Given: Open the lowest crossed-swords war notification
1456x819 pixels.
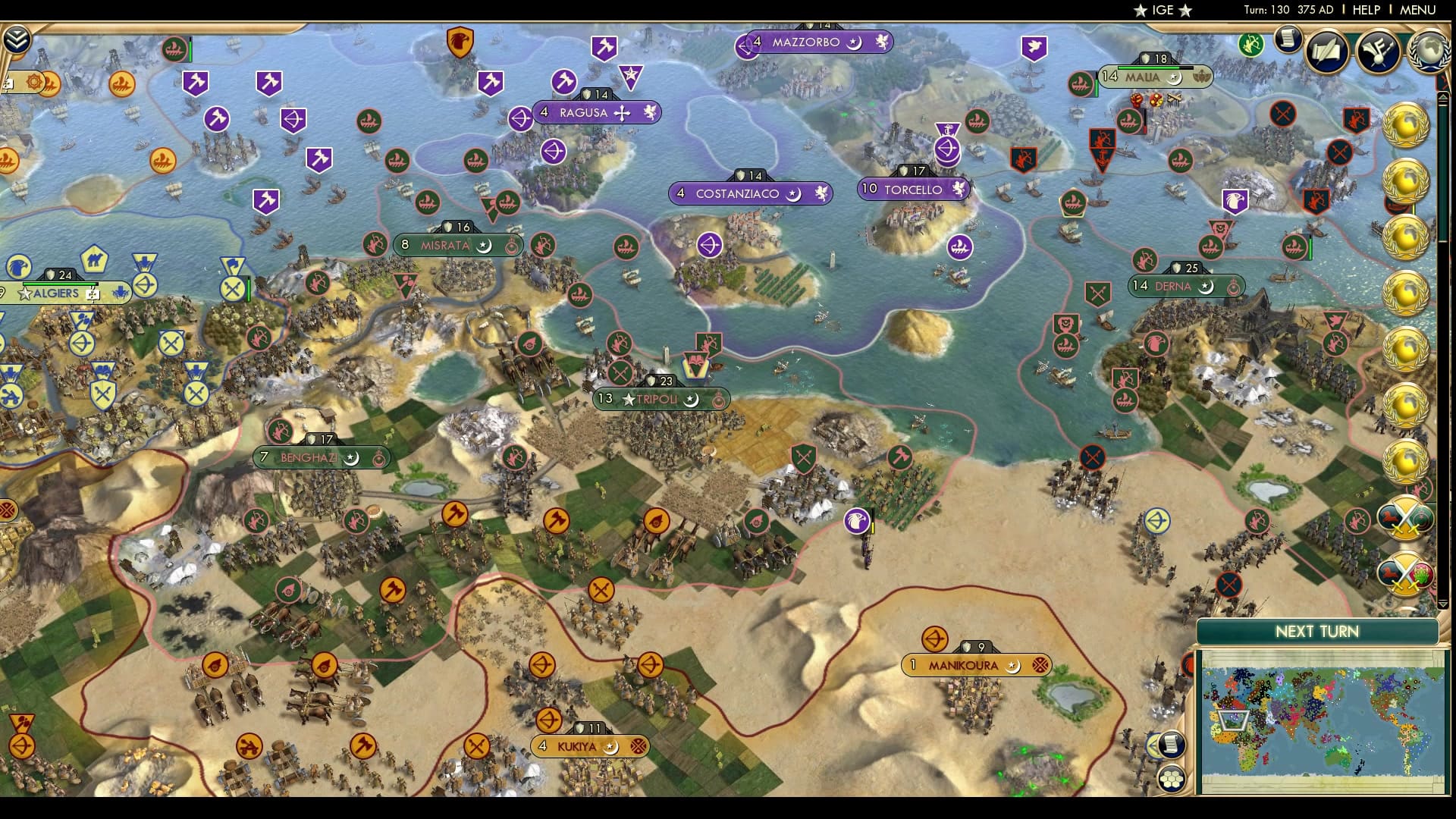Looking at the screenshot, I should (x=1405, y=573).
